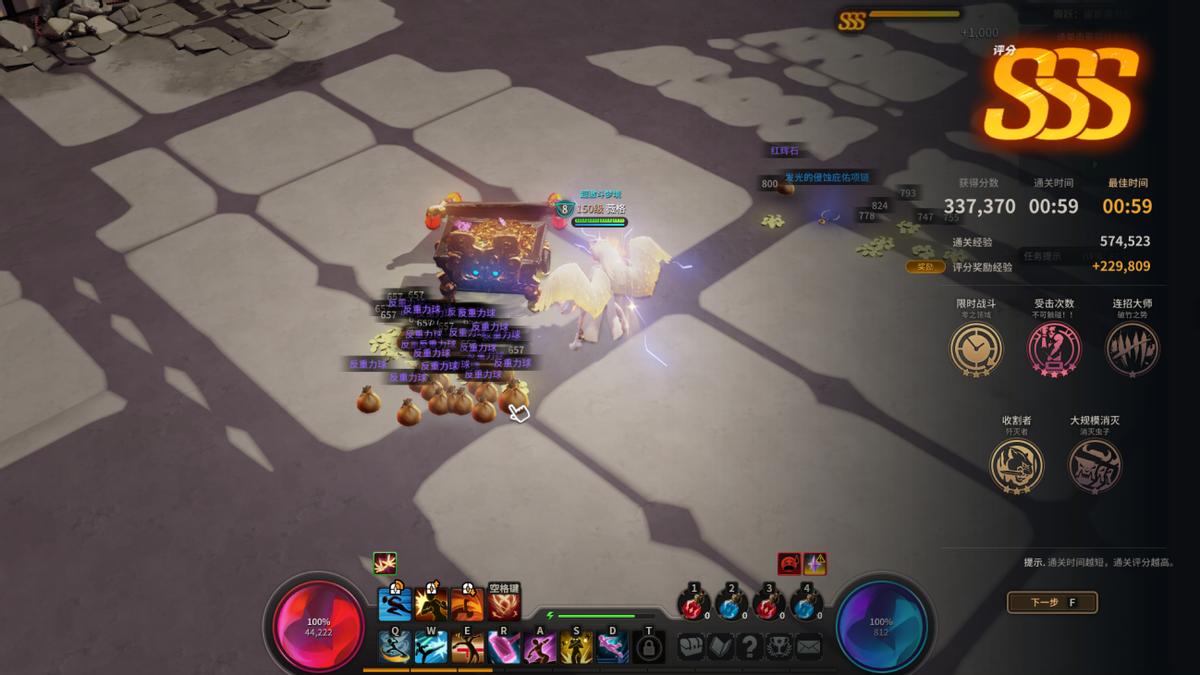This screenshot has height=675, width=1200.
Task: Activate the S yellow skill icon
Action: pyautogui.click(x=576, y=647)
